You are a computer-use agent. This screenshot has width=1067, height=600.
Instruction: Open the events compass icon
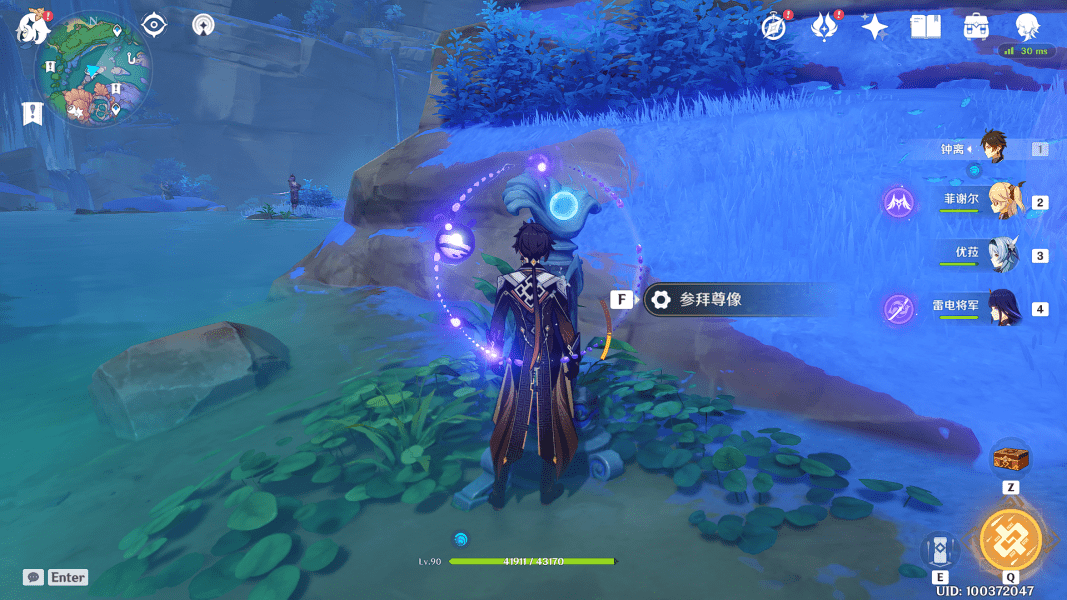click(x=773, y=27)
